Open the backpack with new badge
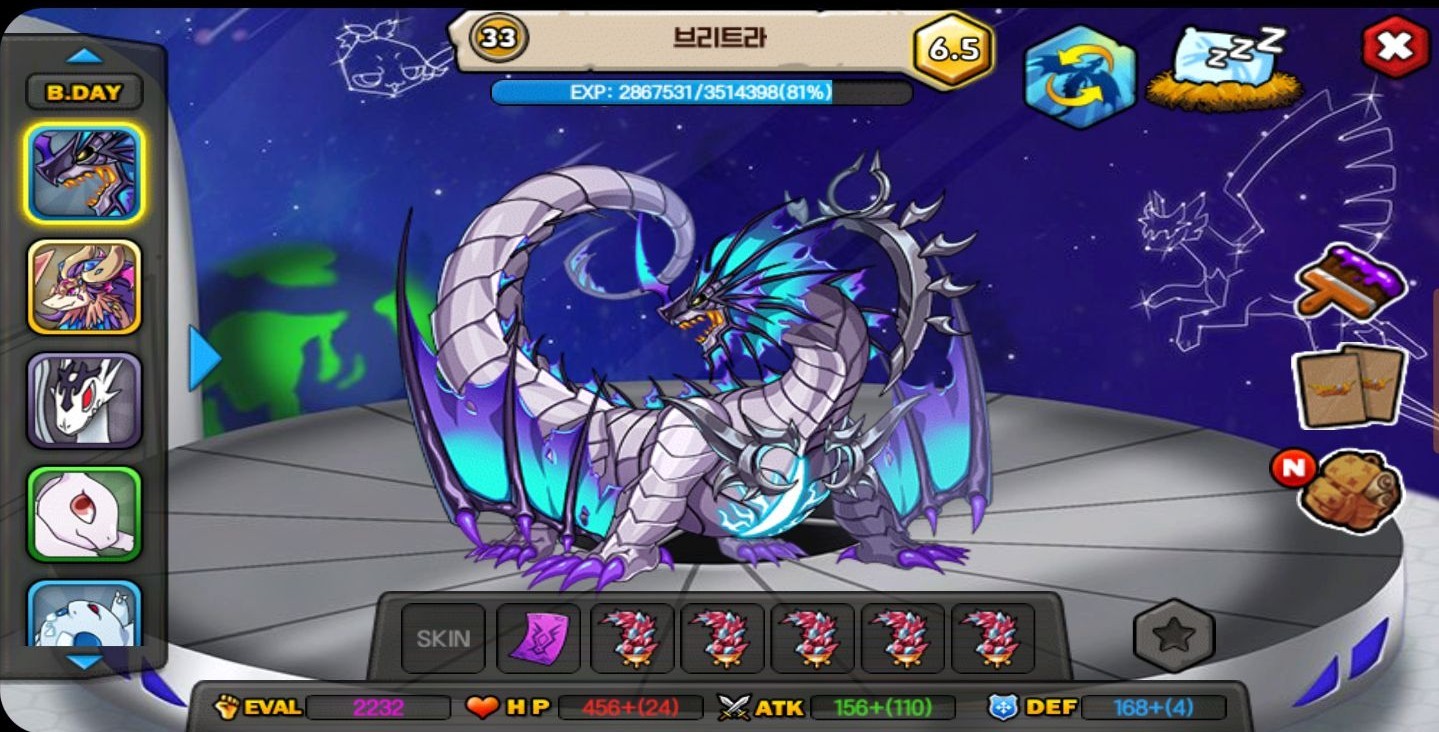1439x732 pixels. click(x=1349, y=489)
